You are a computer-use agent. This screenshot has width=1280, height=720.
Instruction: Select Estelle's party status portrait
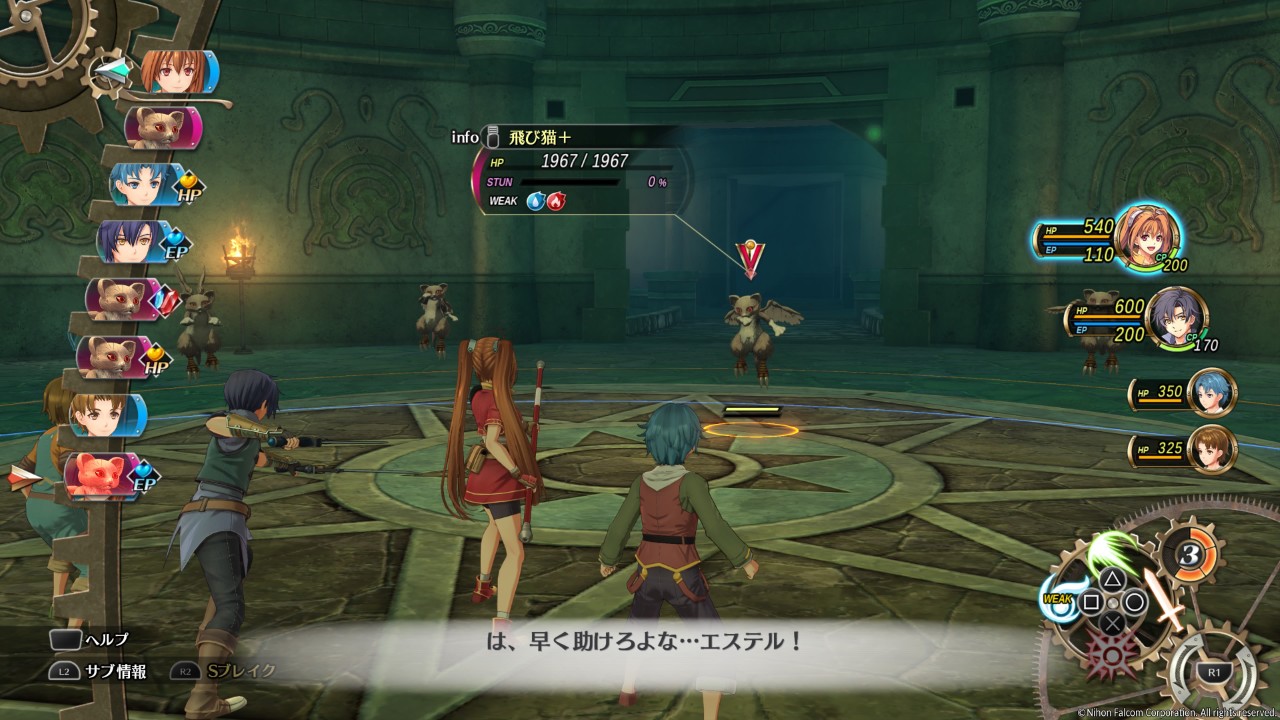pos(1146,237)
